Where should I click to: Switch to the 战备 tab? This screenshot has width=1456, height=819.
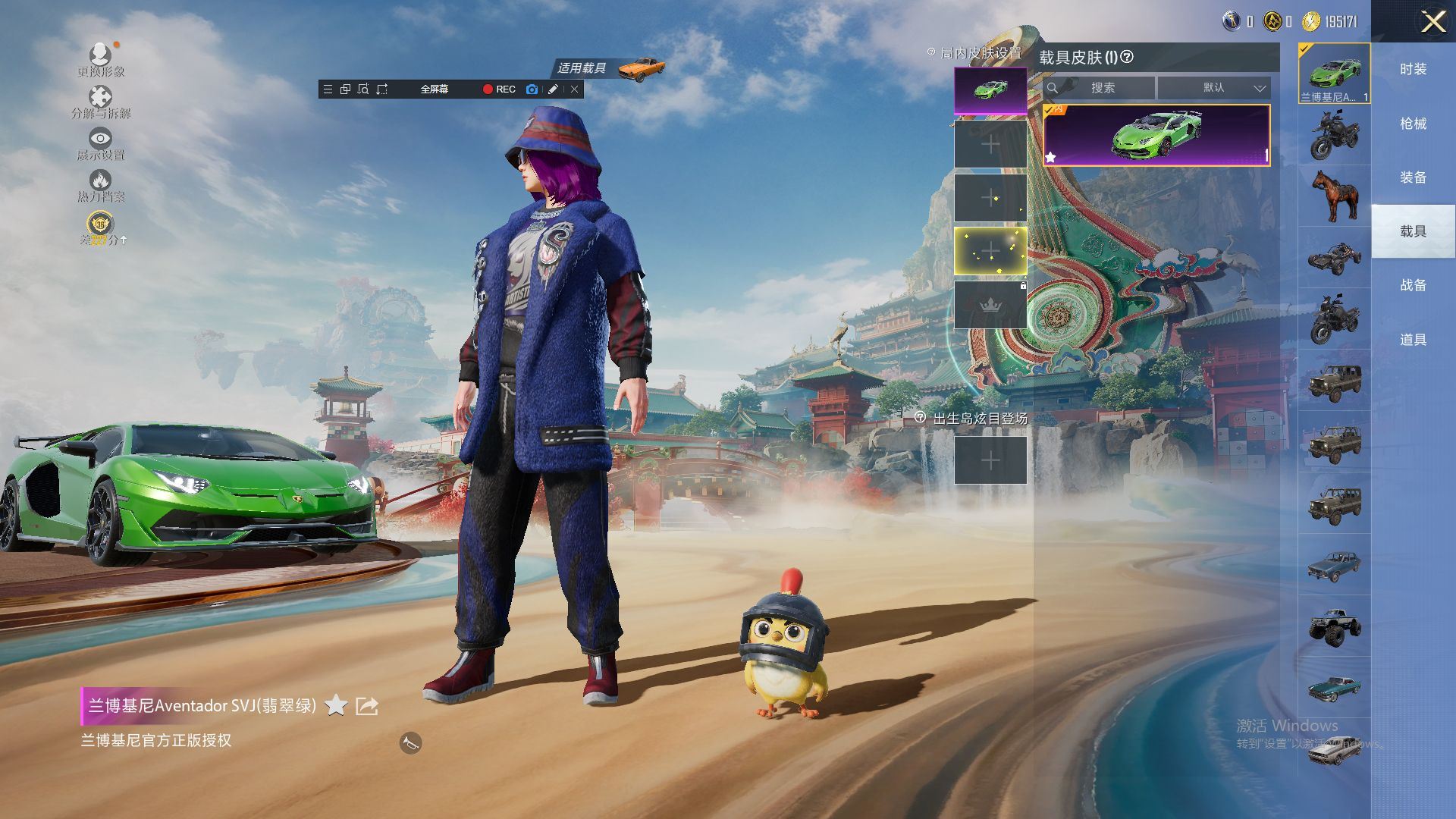click(1413, 285)
